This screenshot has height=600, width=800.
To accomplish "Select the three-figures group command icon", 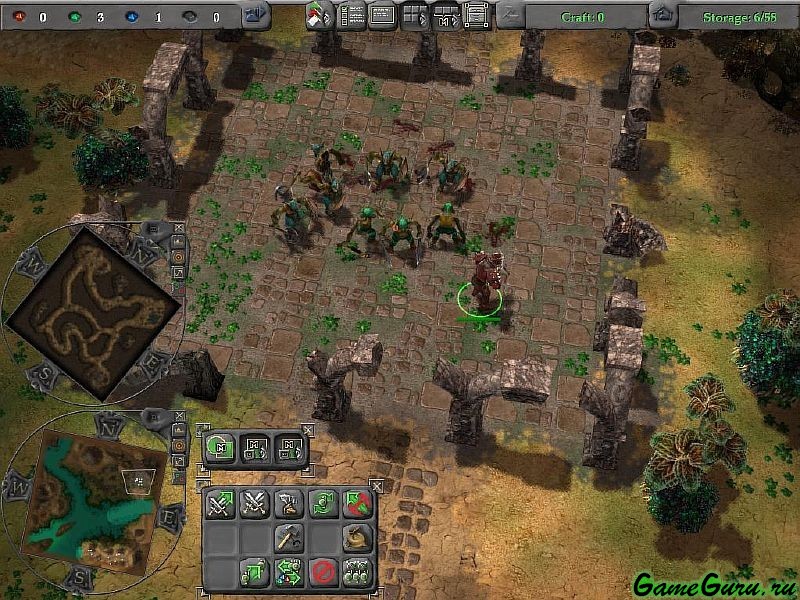I will pyautogui.click(x=356, y=573).
